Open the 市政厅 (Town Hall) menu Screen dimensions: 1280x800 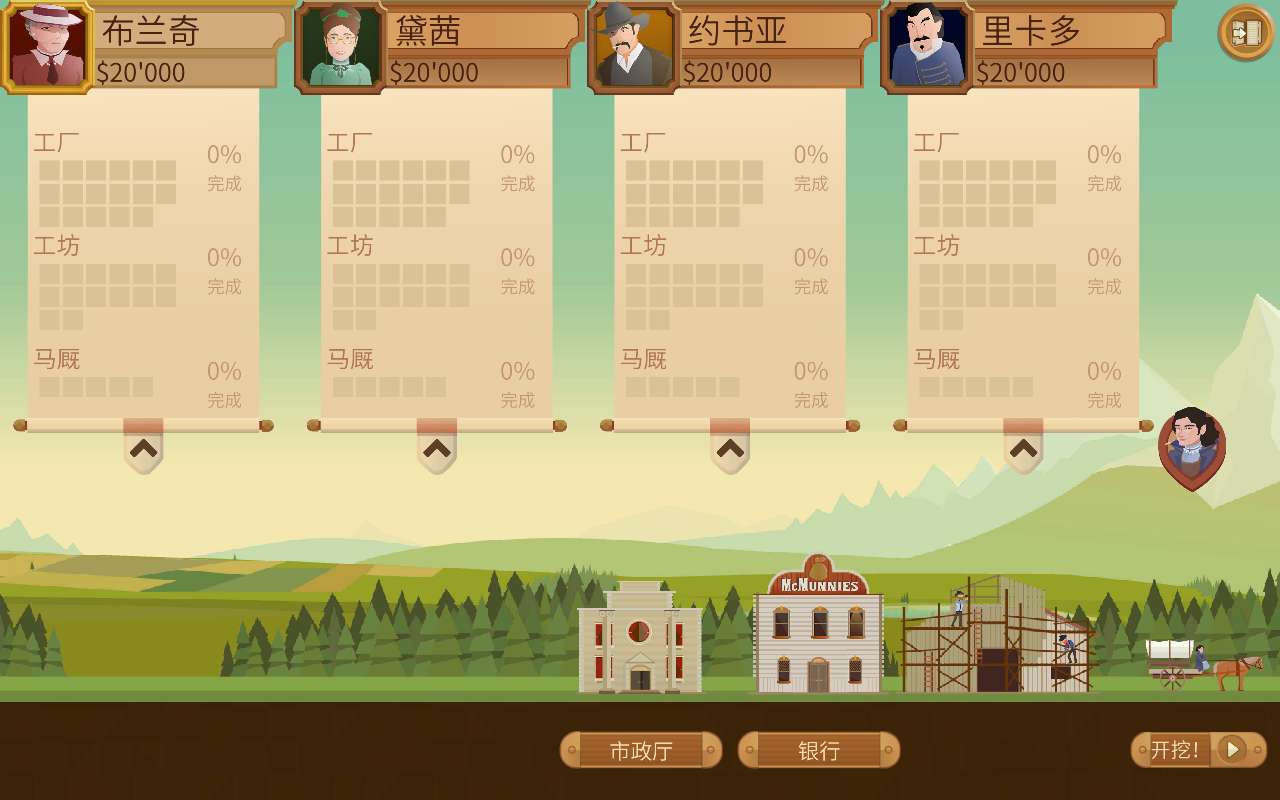pyautogui.click(x=641, y=750)
